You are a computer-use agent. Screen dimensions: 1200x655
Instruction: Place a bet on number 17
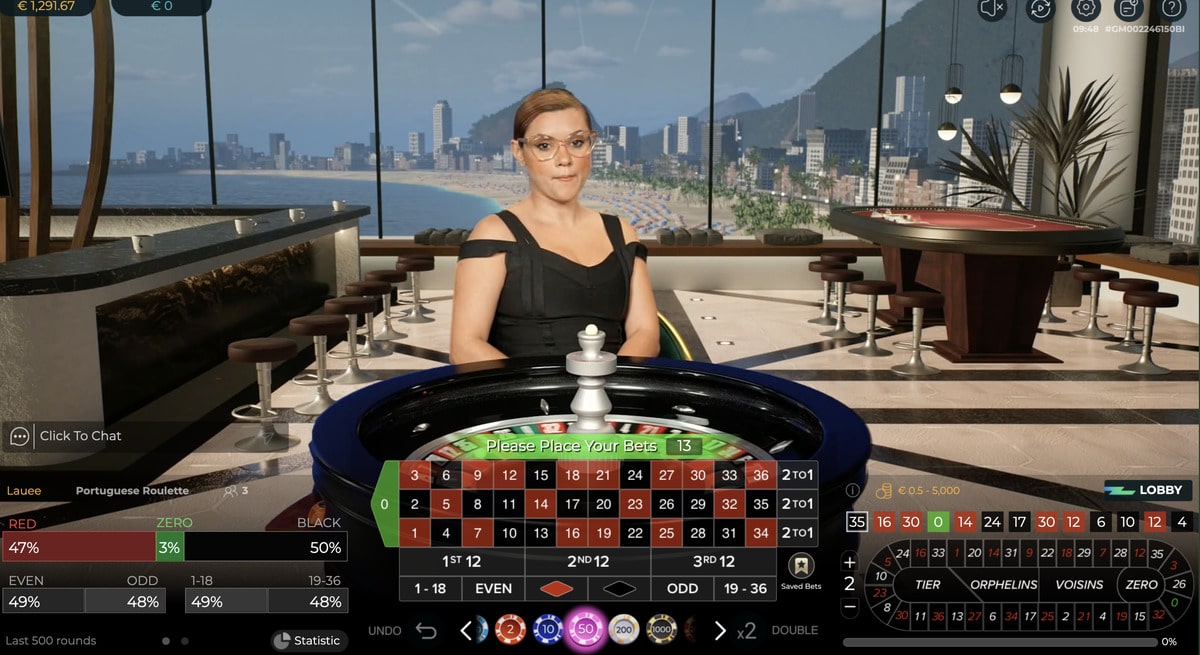(572, 504)
